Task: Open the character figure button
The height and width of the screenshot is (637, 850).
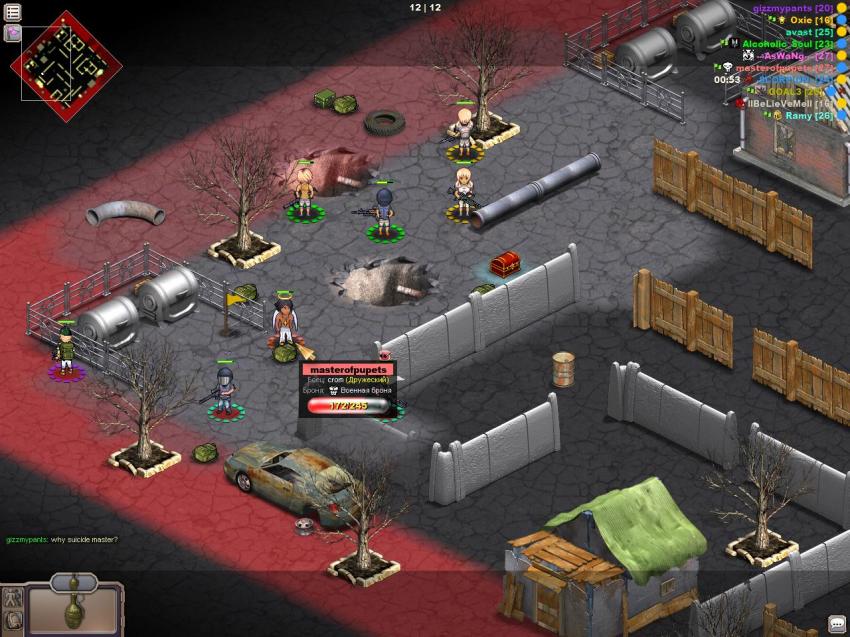Action: click(12, 599)
